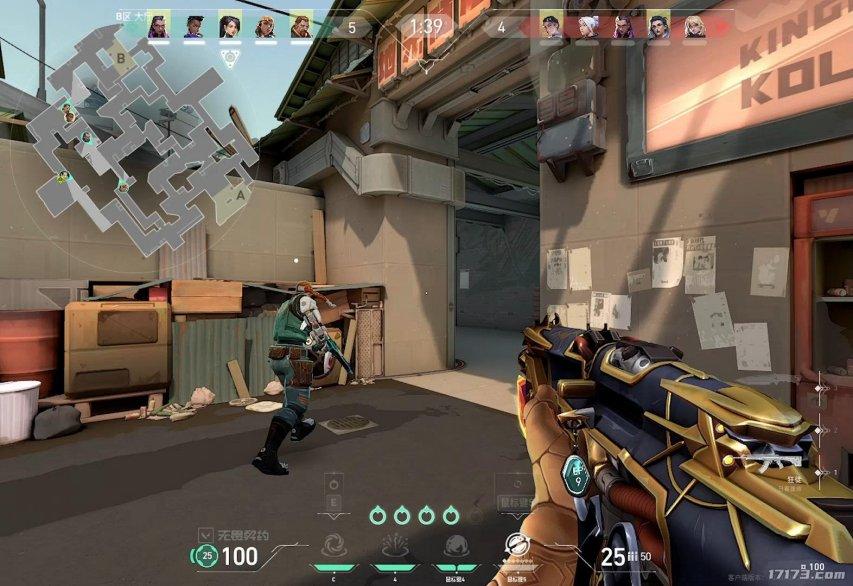Select the A site marker on minimap
The height and width of the screenshot is (586, 853).
click(239, 195)
